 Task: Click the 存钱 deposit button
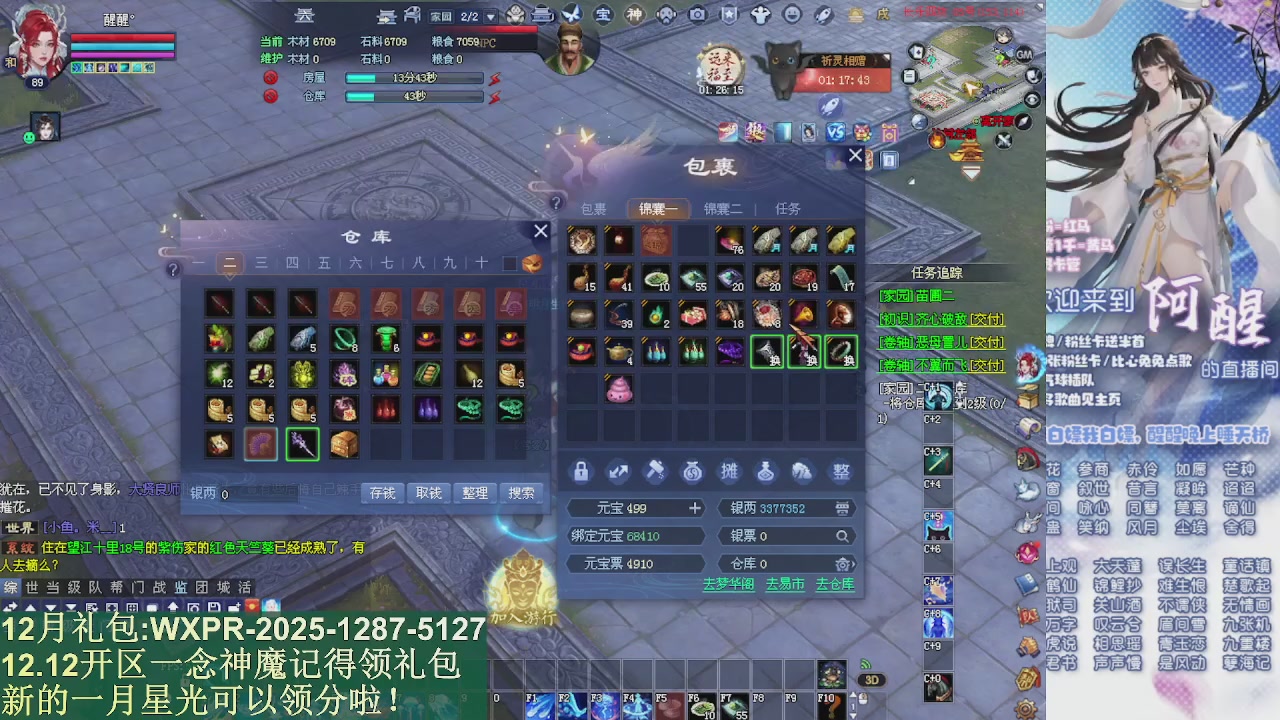(385, 493)
